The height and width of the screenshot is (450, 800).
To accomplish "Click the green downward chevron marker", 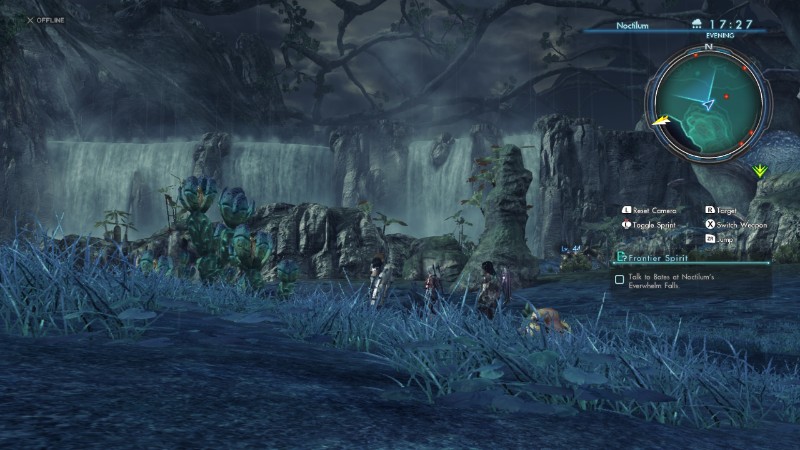I will [762, 171].
